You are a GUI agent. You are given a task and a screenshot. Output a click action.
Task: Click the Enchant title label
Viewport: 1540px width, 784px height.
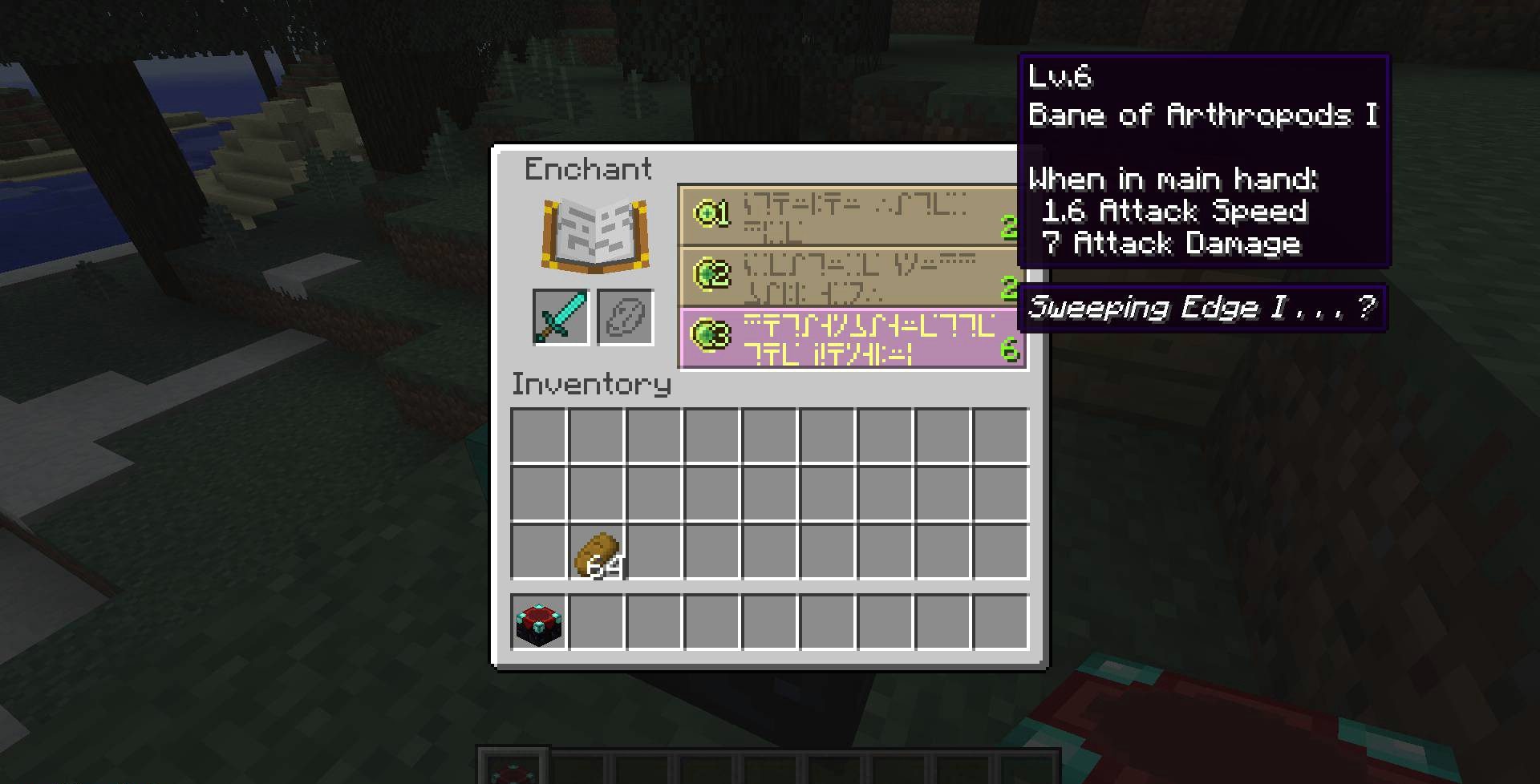[x=589, y=168]
